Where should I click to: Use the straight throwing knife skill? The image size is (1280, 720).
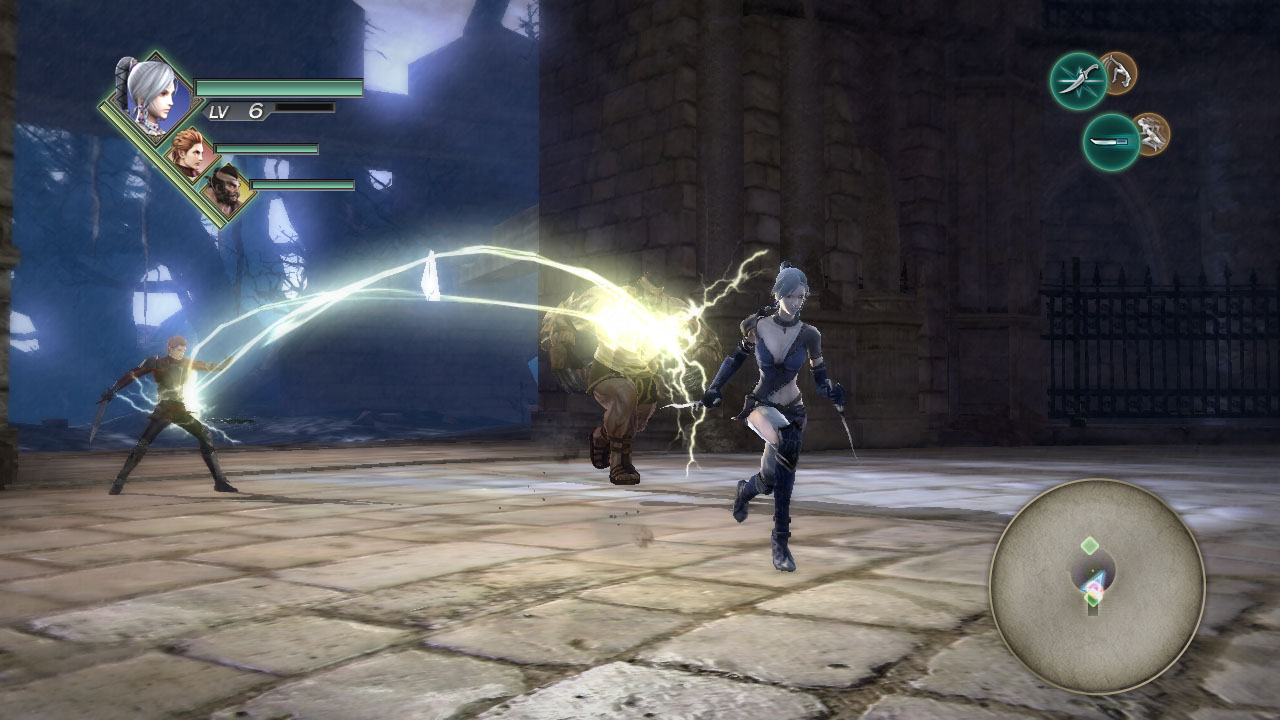pos(1110,142)
